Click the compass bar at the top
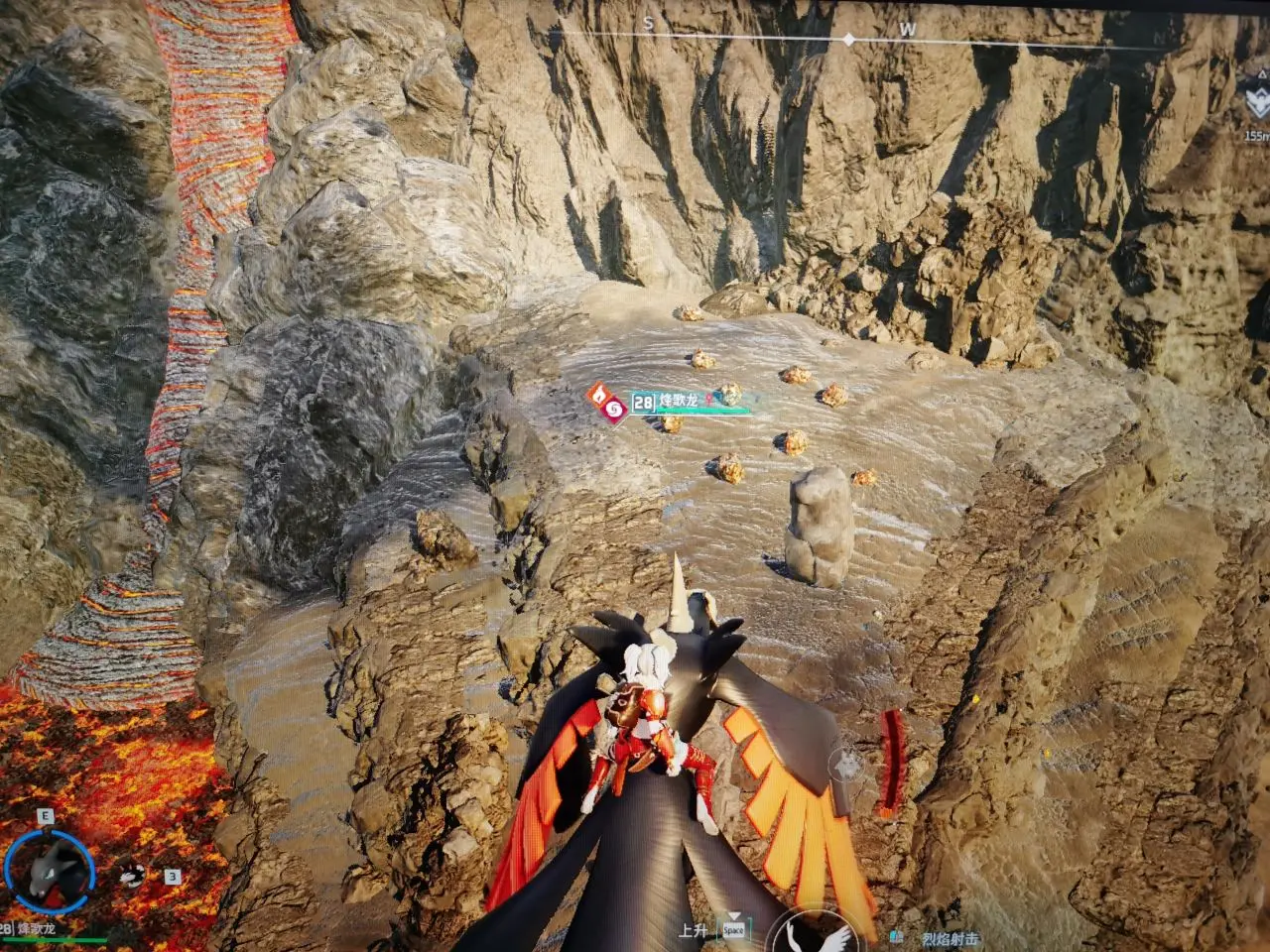Screen dimensions: 1270x952 [848, 38]
